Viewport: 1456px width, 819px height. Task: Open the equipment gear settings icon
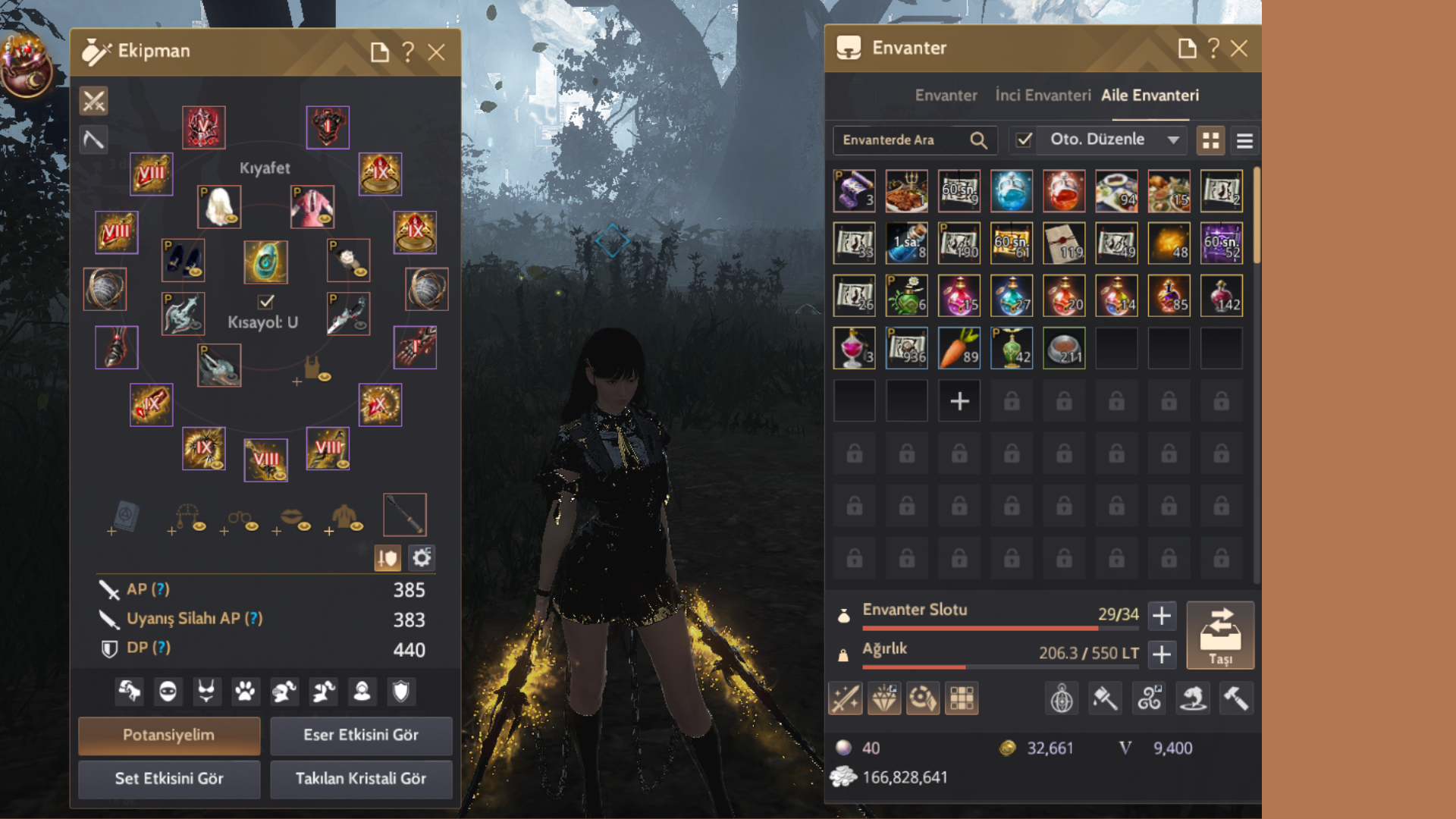pyautogui.click(x=422, y=559)
